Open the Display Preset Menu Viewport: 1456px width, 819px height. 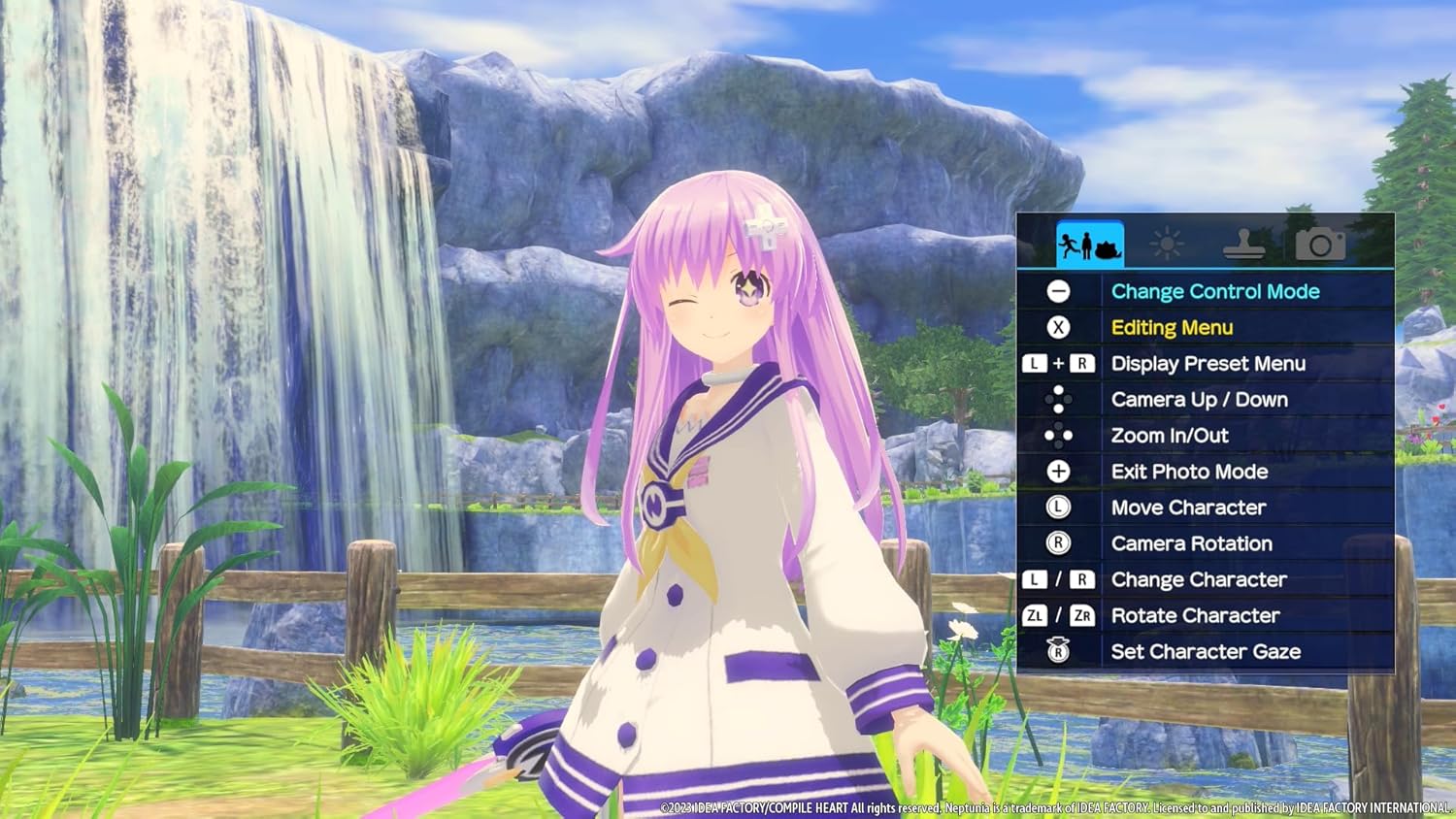pyautogui.click(x=1208, y=363)
